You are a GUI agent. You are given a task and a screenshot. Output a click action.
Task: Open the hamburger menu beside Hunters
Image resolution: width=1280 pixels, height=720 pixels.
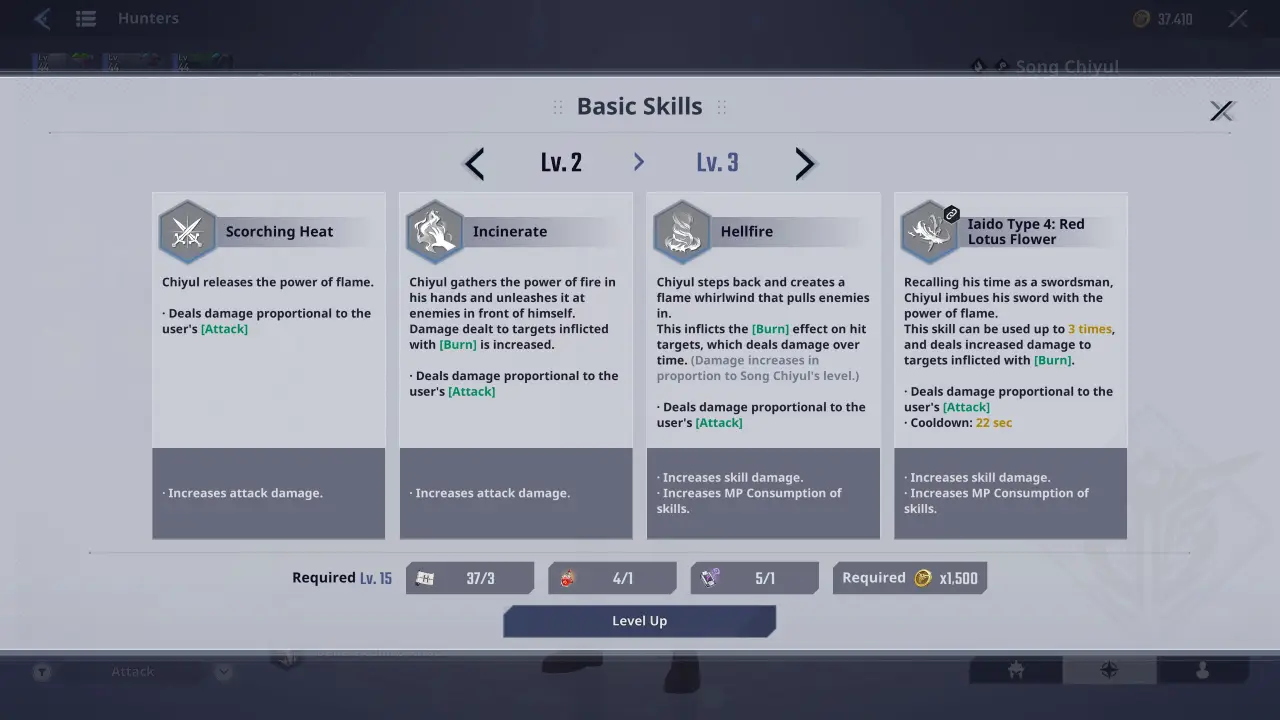[x=85, y=18]
